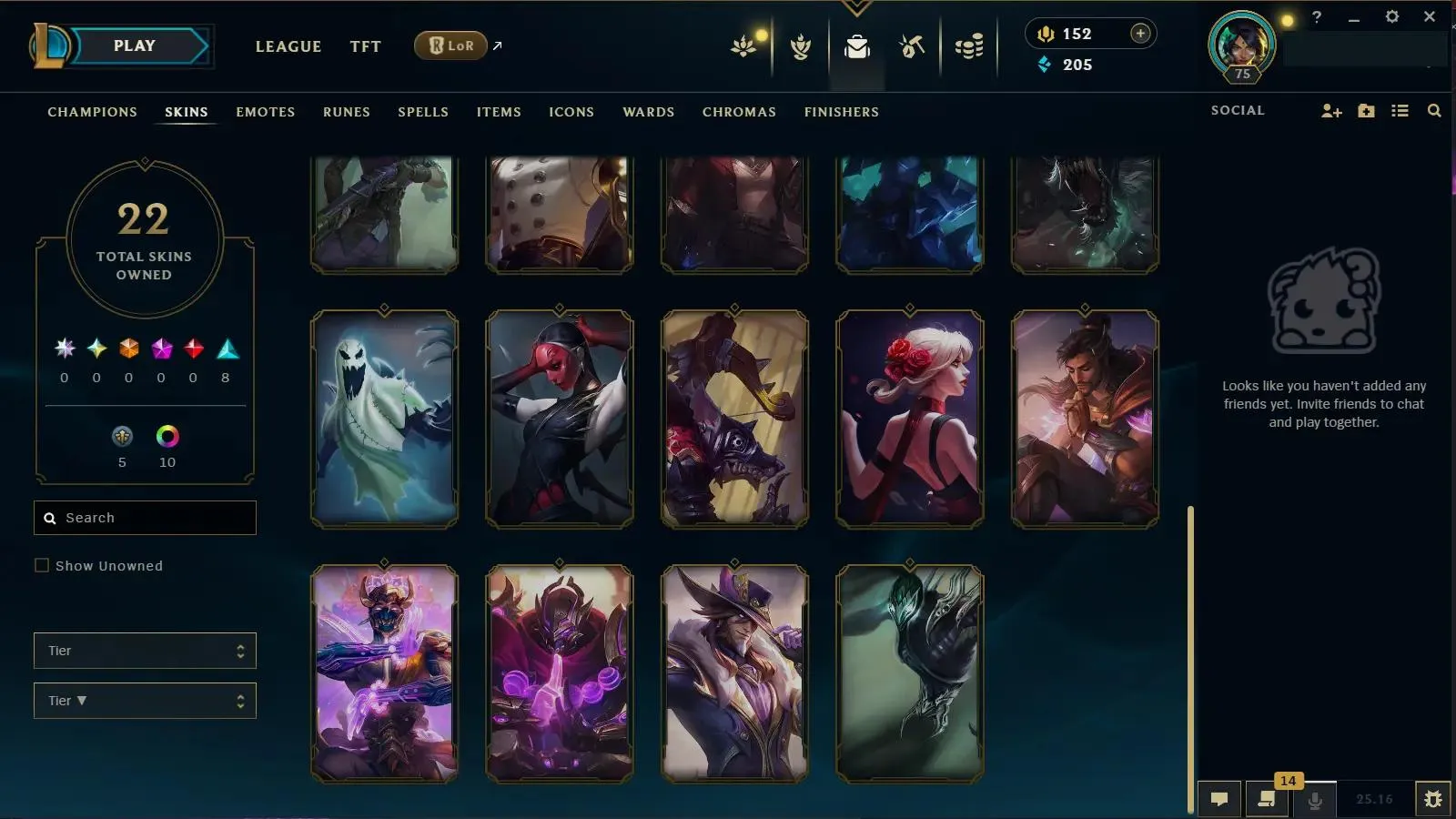Enable the Show Unowned checkbox

pyautogui.click(x=42, y=565)
